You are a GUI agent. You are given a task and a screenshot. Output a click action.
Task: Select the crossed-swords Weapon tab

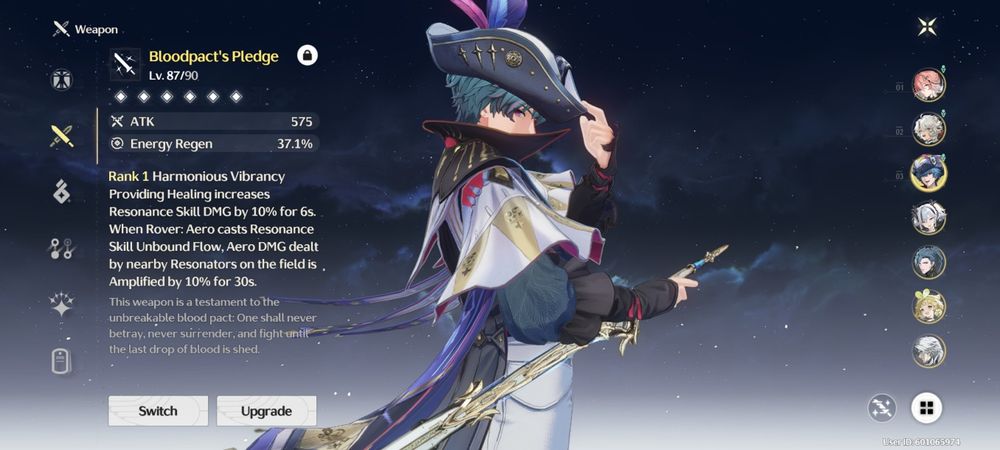tap(62, 136)
